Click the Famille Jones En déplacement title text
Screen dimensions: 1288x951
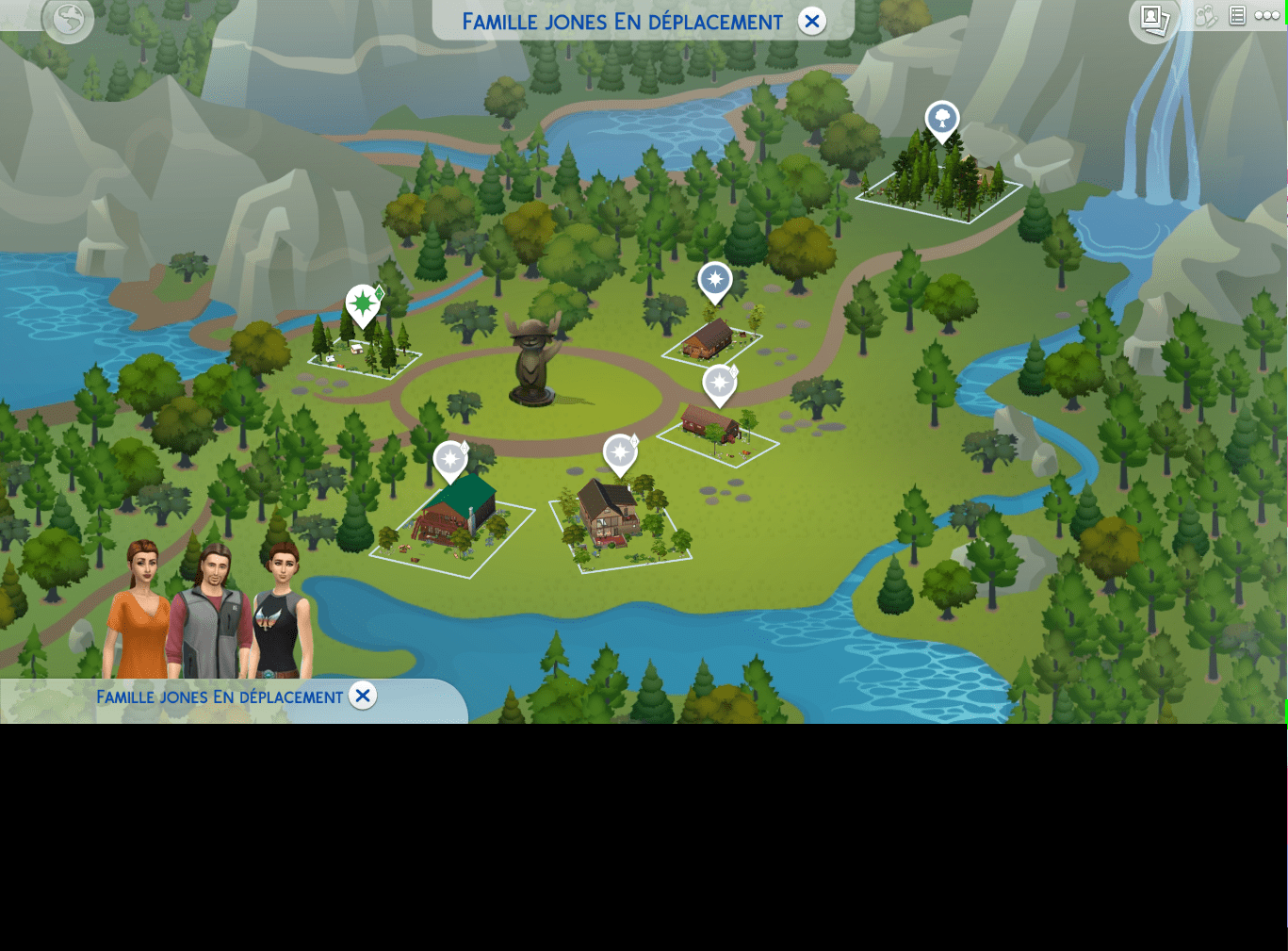[x=622, y=21]
